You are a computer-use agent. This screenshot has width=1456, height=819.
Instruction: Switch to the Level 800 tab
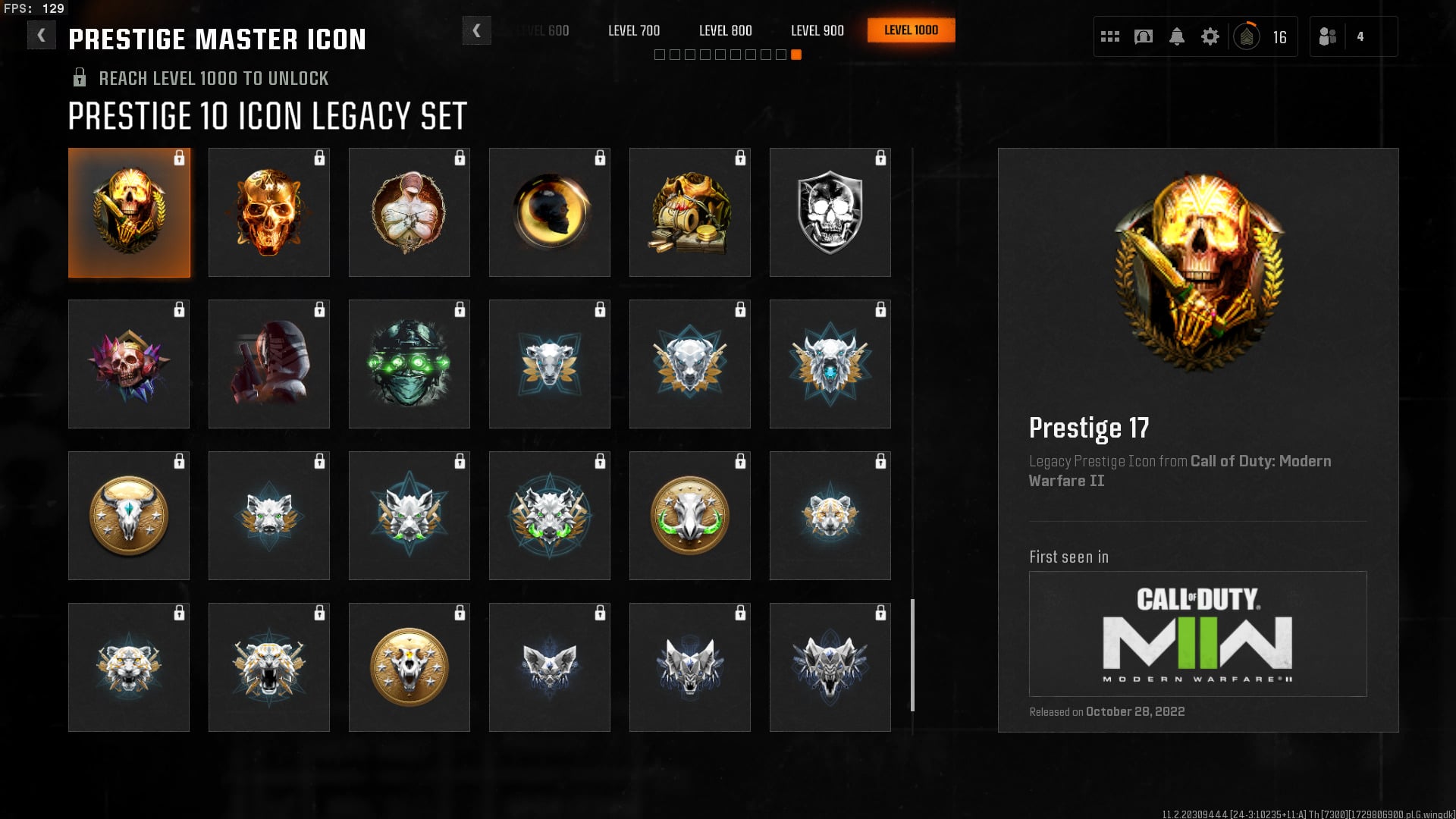click(x=726, y=30)
